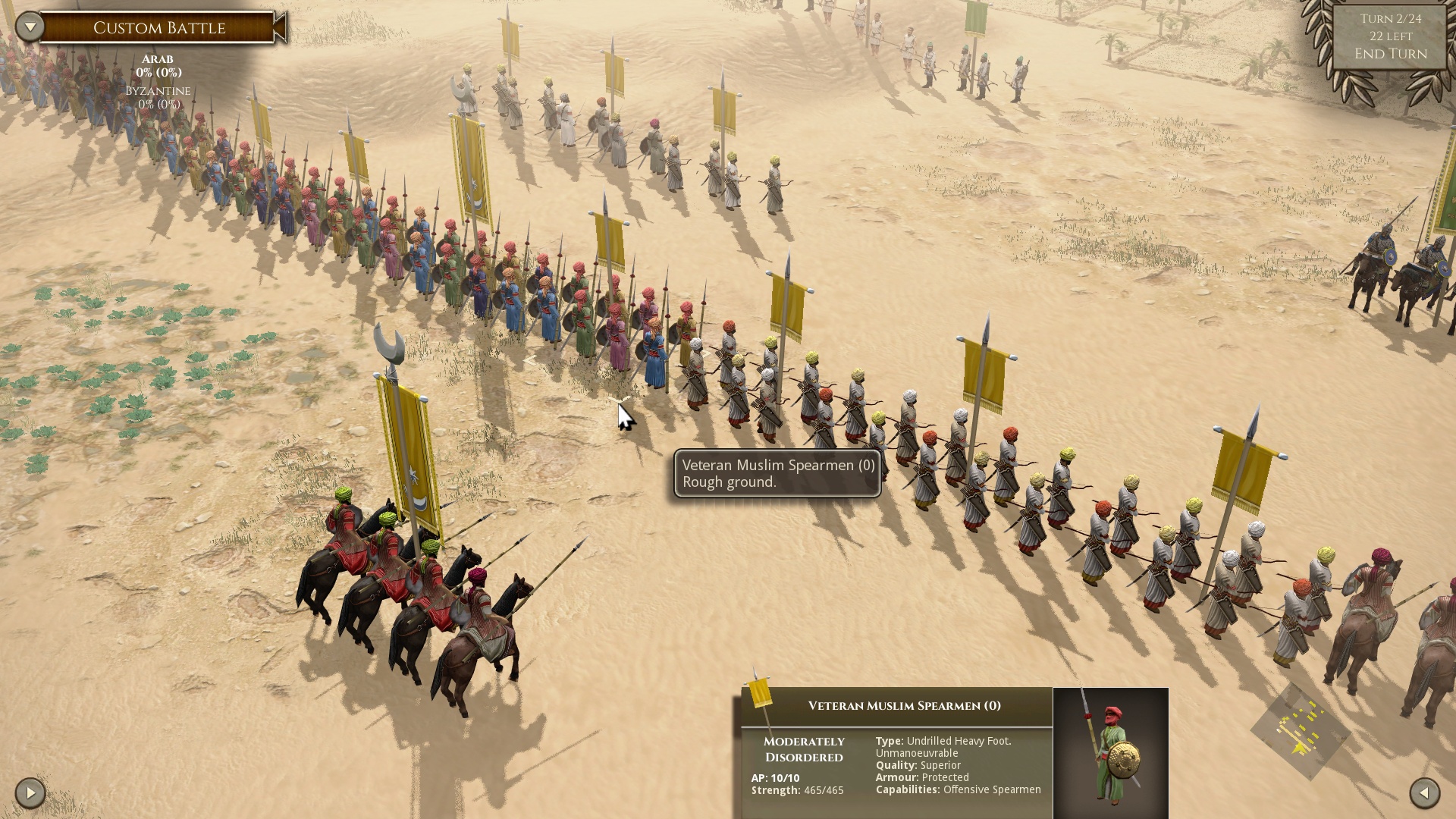Select the Veteran Muslim Spearmen portrait
Viewport: 1456px width, 819px height.
click(1110, 752)
